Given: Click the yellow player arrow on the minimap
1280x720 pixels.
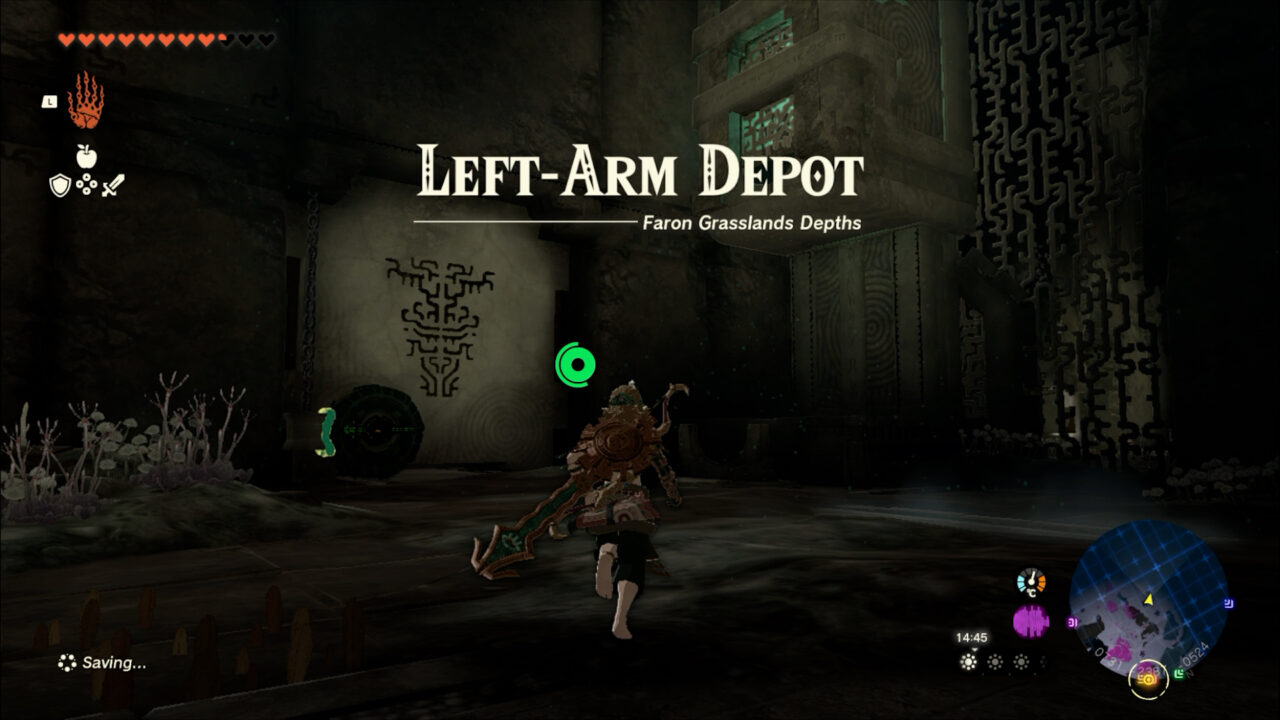Looking at the screenshot, I should (1148, 599).
